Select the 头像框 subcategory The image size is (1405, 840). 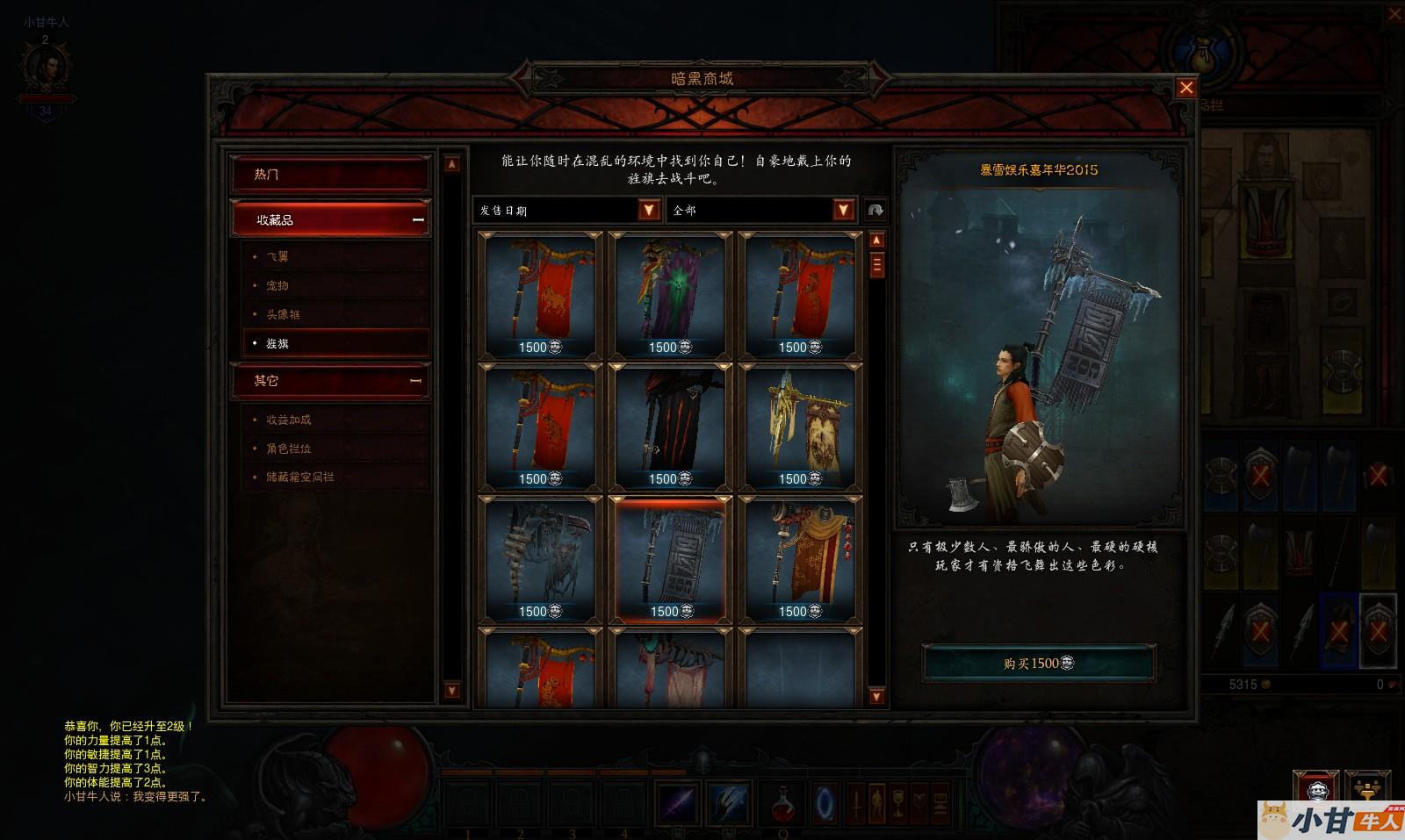[283, 314]
